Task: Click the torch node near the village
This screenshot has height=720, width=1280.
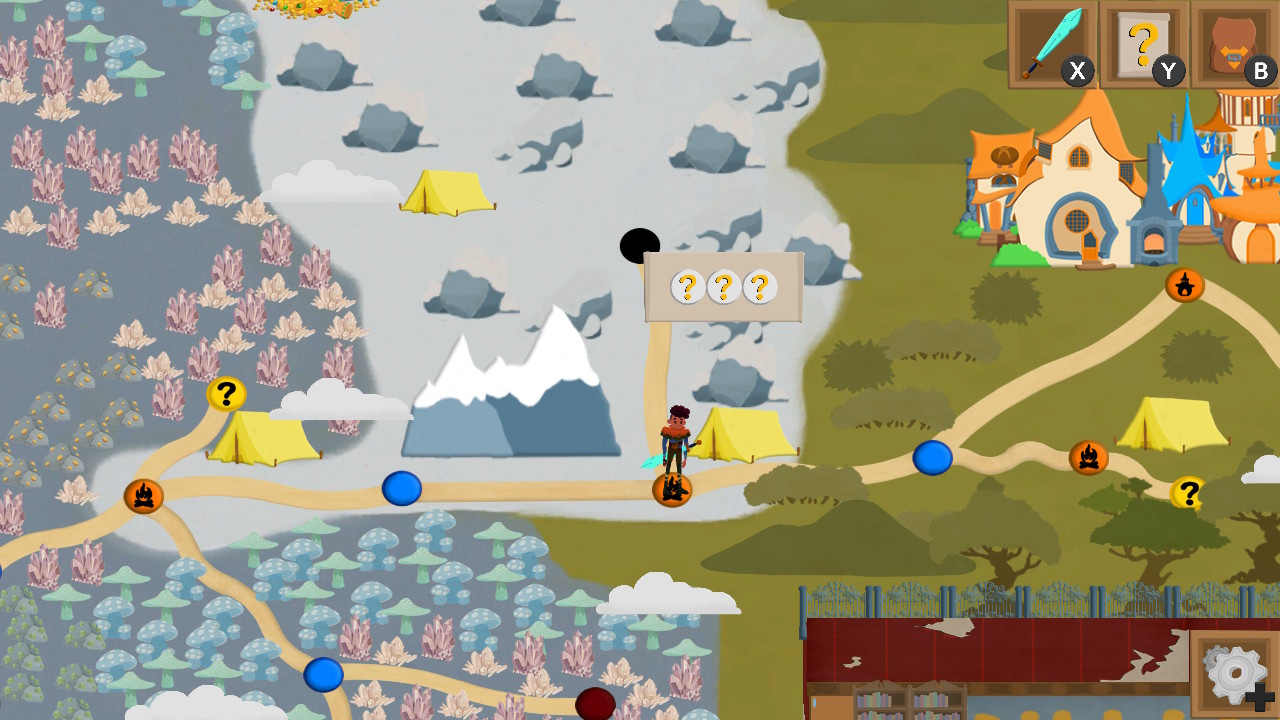Action: 1185,285
